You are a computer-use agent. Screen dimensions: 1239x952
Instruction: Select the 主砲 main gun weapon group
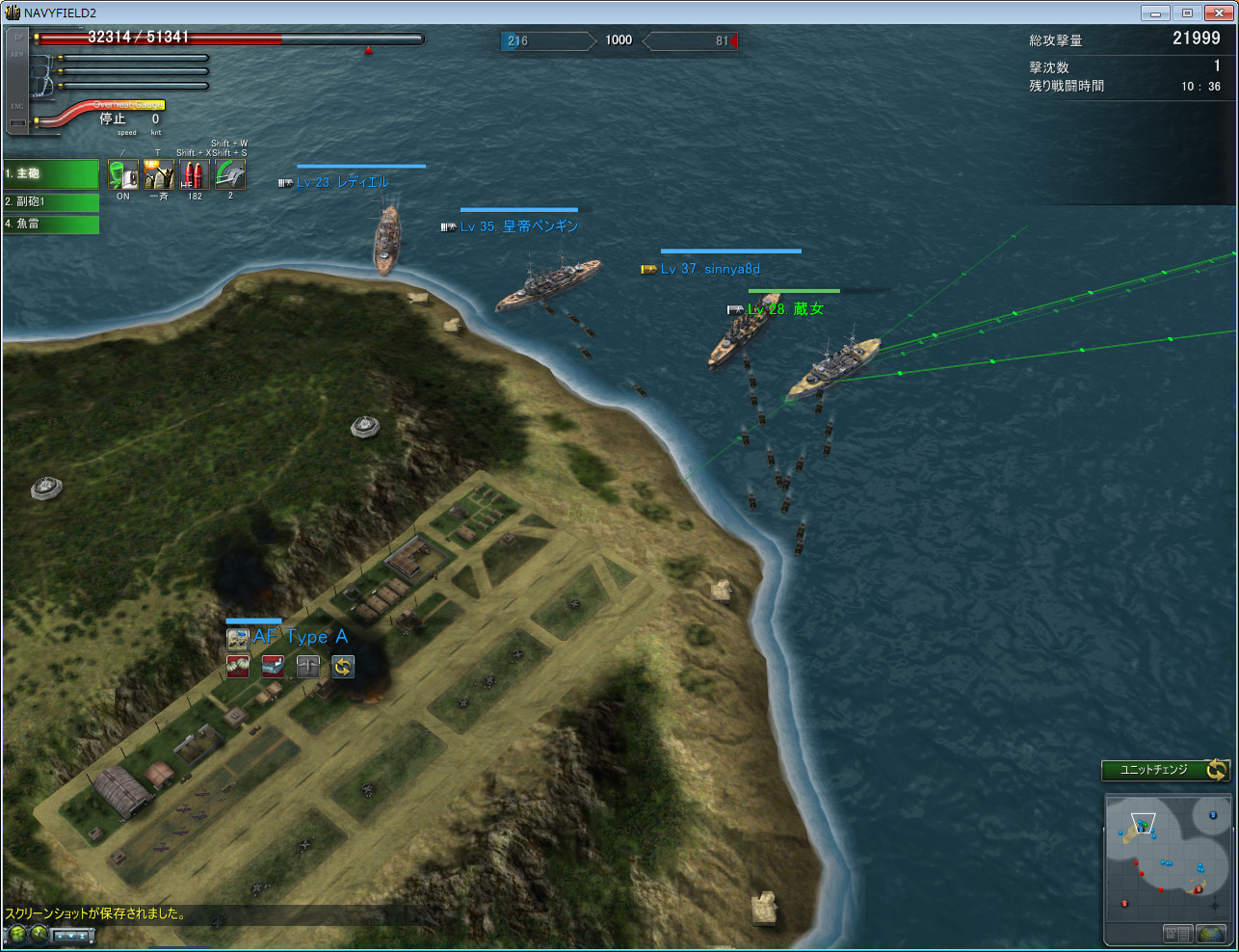[x=51, y=173]
